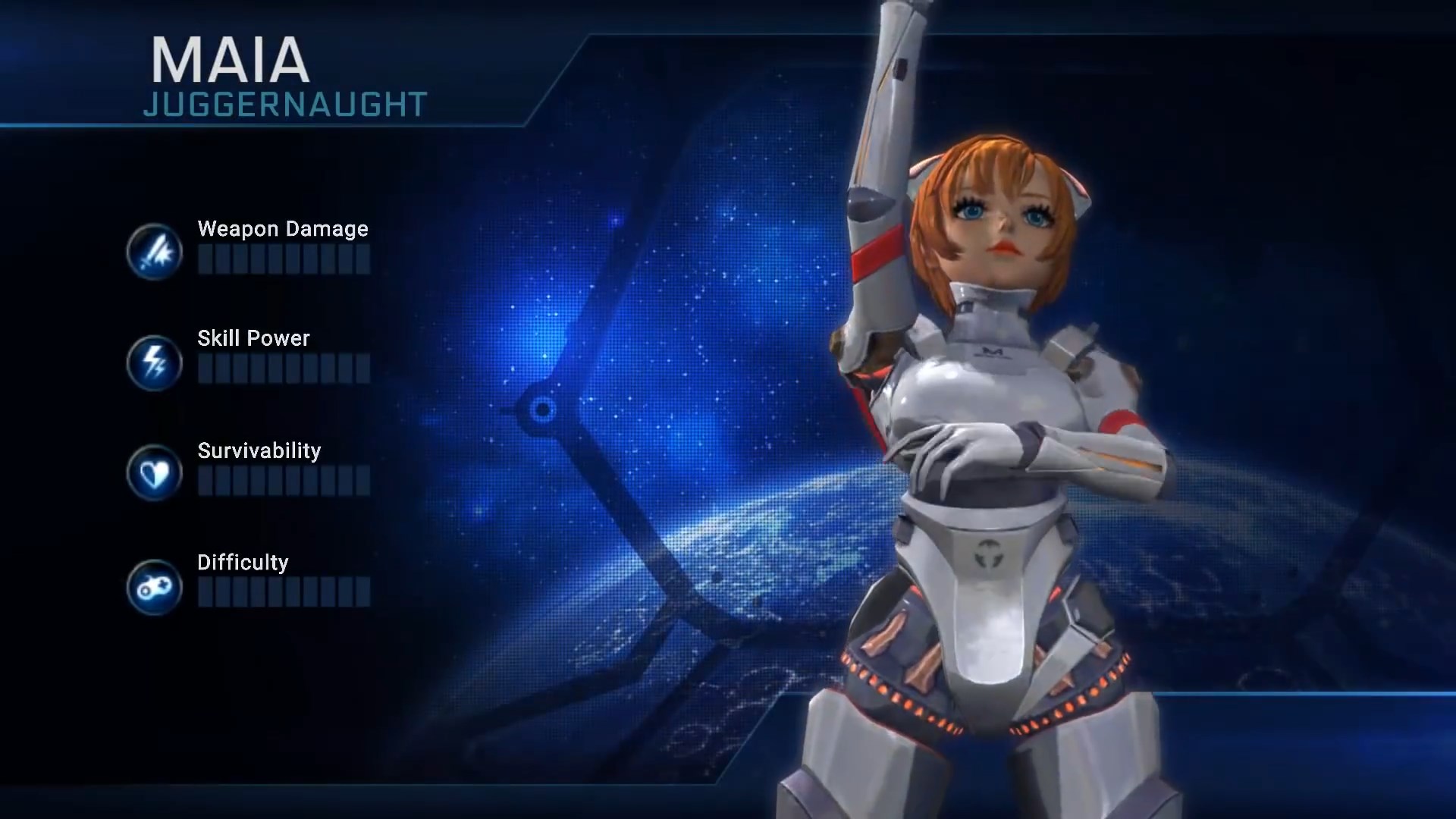This screenshot has width=1456, height=819.
Task: Select the Skill Power lightning icon
Action: [155, 362]
